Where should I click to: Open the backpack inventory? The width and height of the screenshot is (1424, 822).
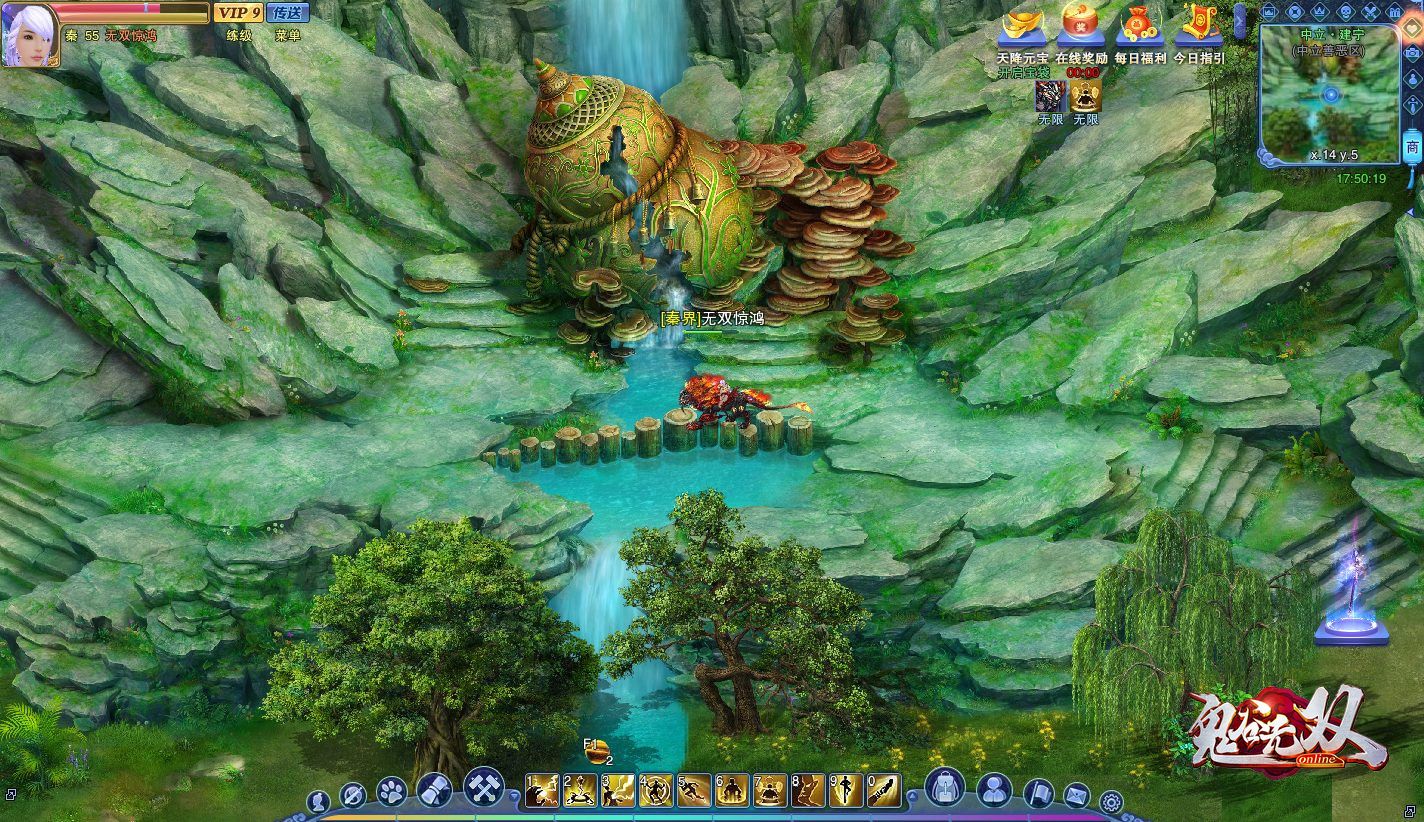pos(944,789)
